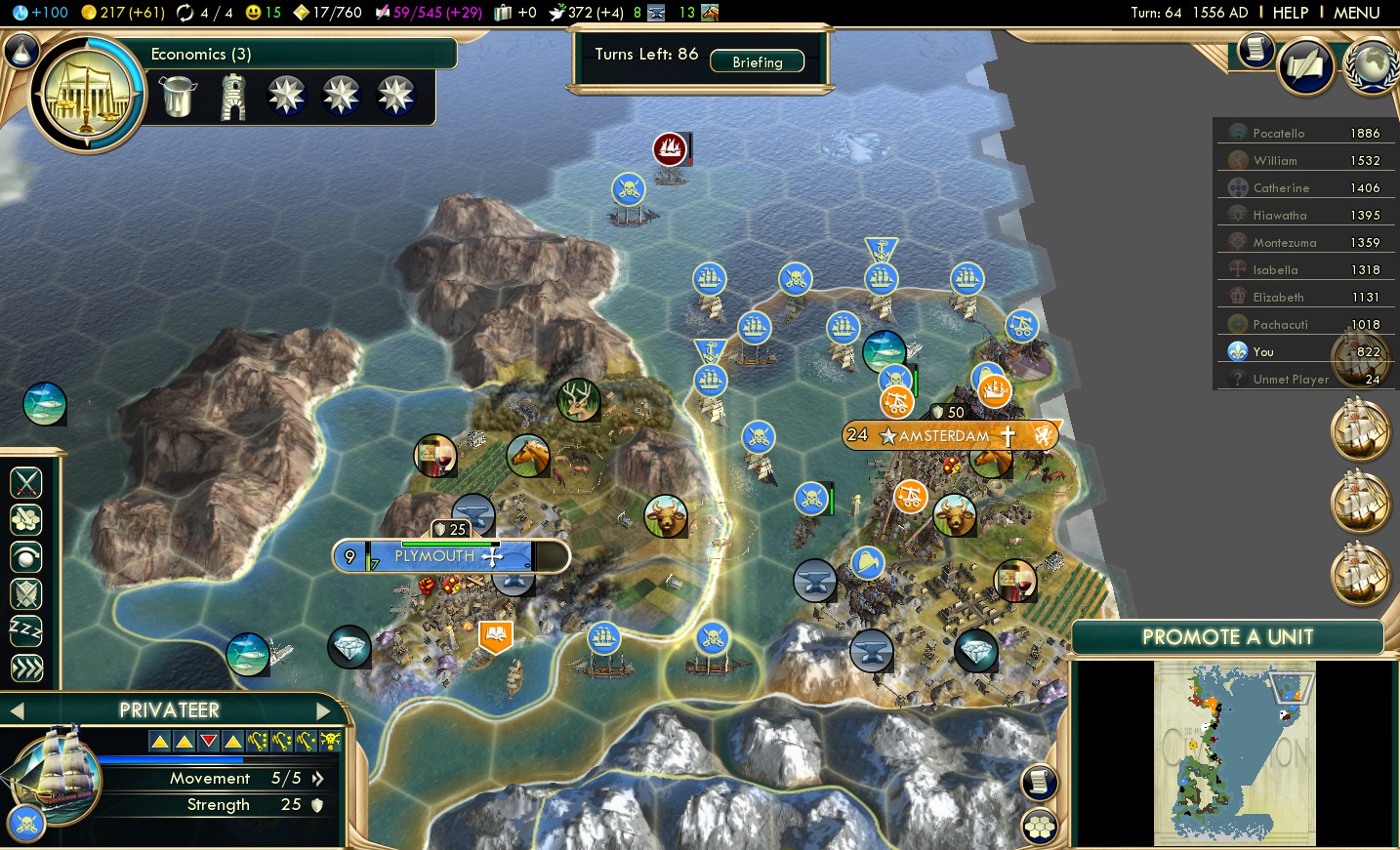Click the Promote a Unit button
1400x850 pixels.
(x=1227, y=637)
